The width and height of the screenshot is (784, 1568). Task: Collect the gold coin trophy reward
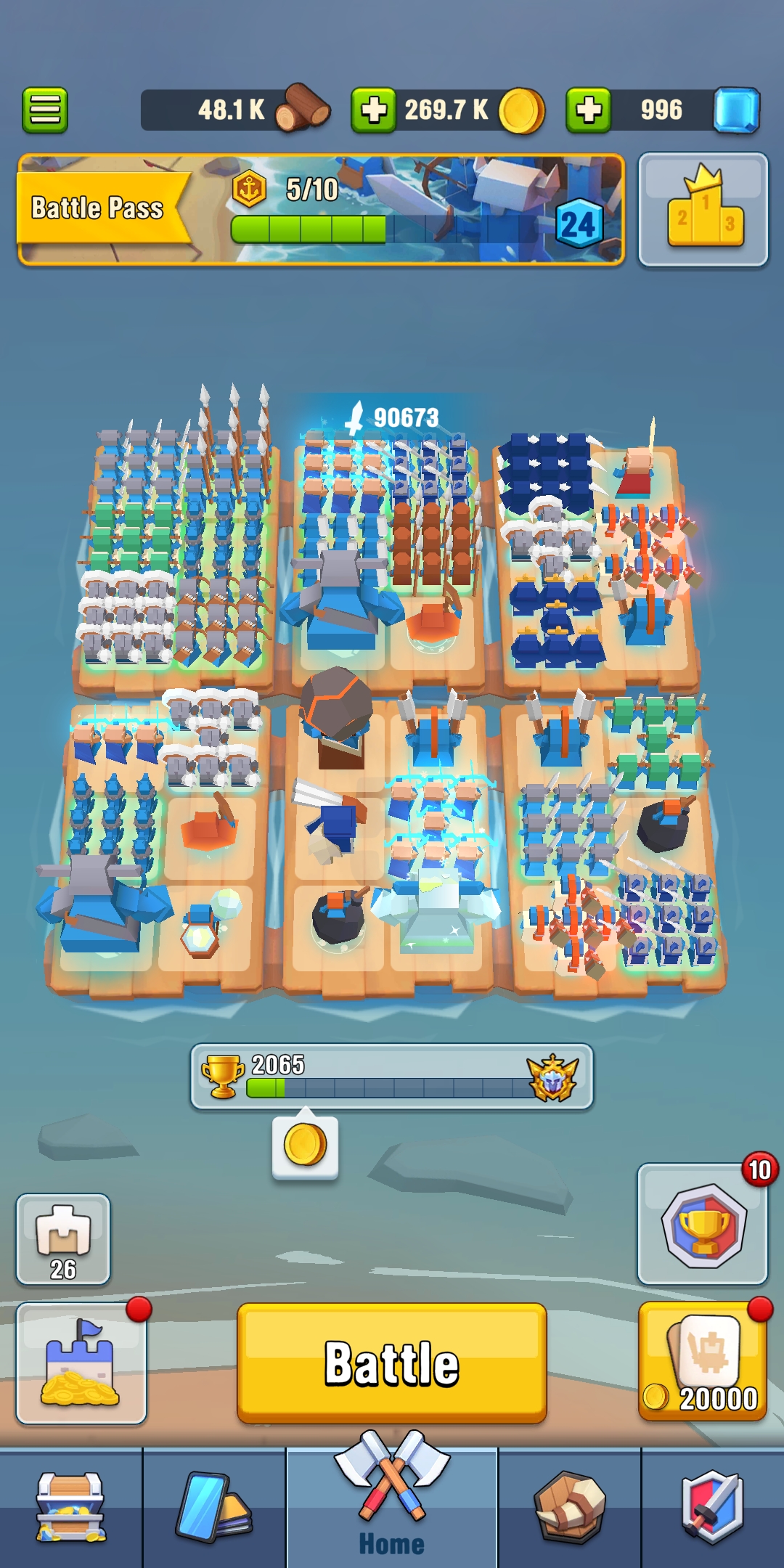[305, 1146]
